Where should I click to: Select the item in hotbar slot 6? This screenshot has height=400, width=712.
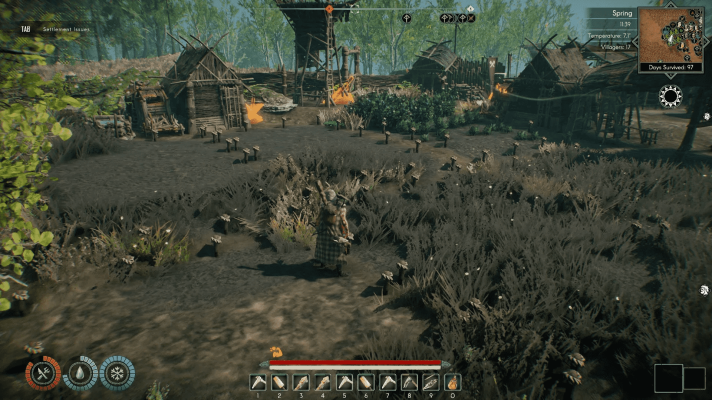pyautogui.click(x=366, y=381)
